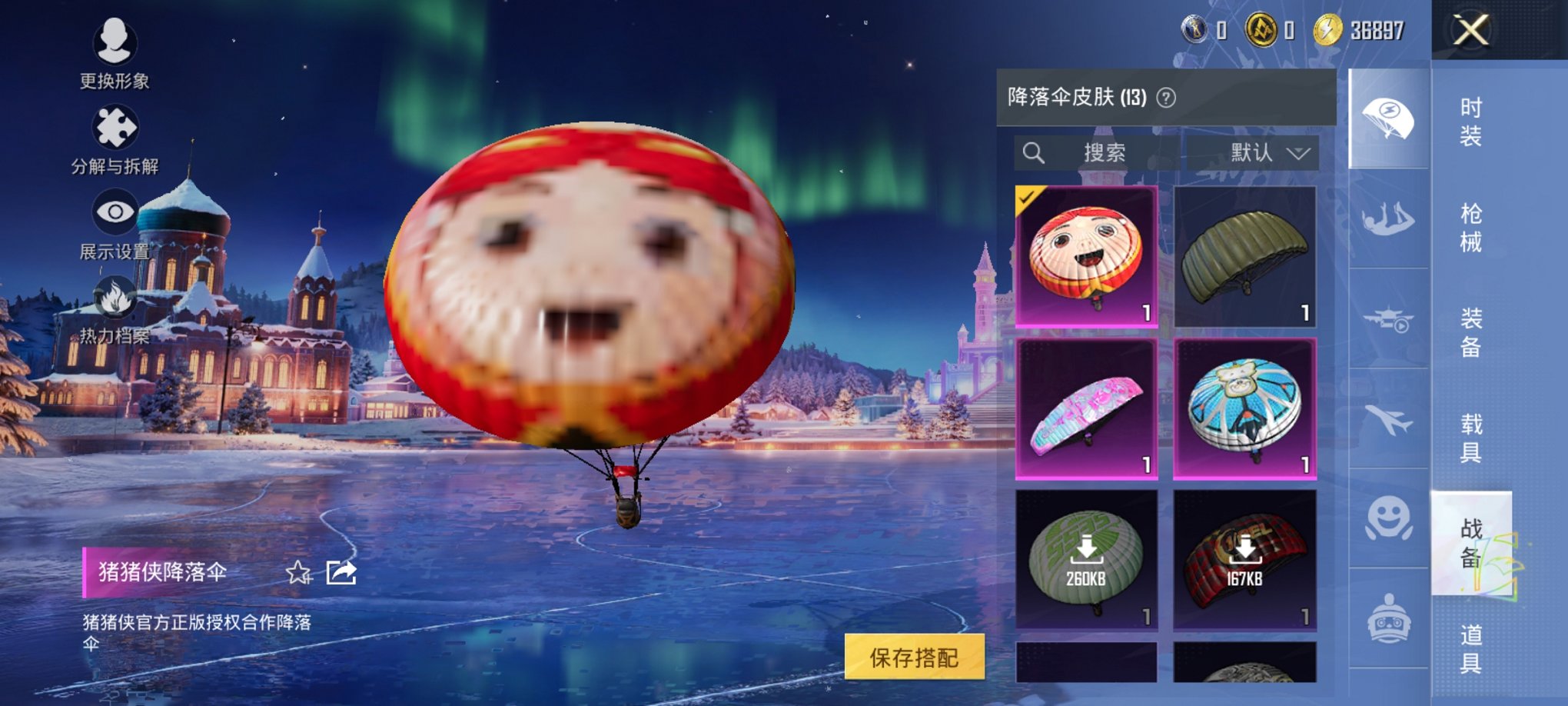Toggle favorite star on 猪猪侠降落伞
The height and width of the screenshot is (706, 1568).
coord(299,571)
